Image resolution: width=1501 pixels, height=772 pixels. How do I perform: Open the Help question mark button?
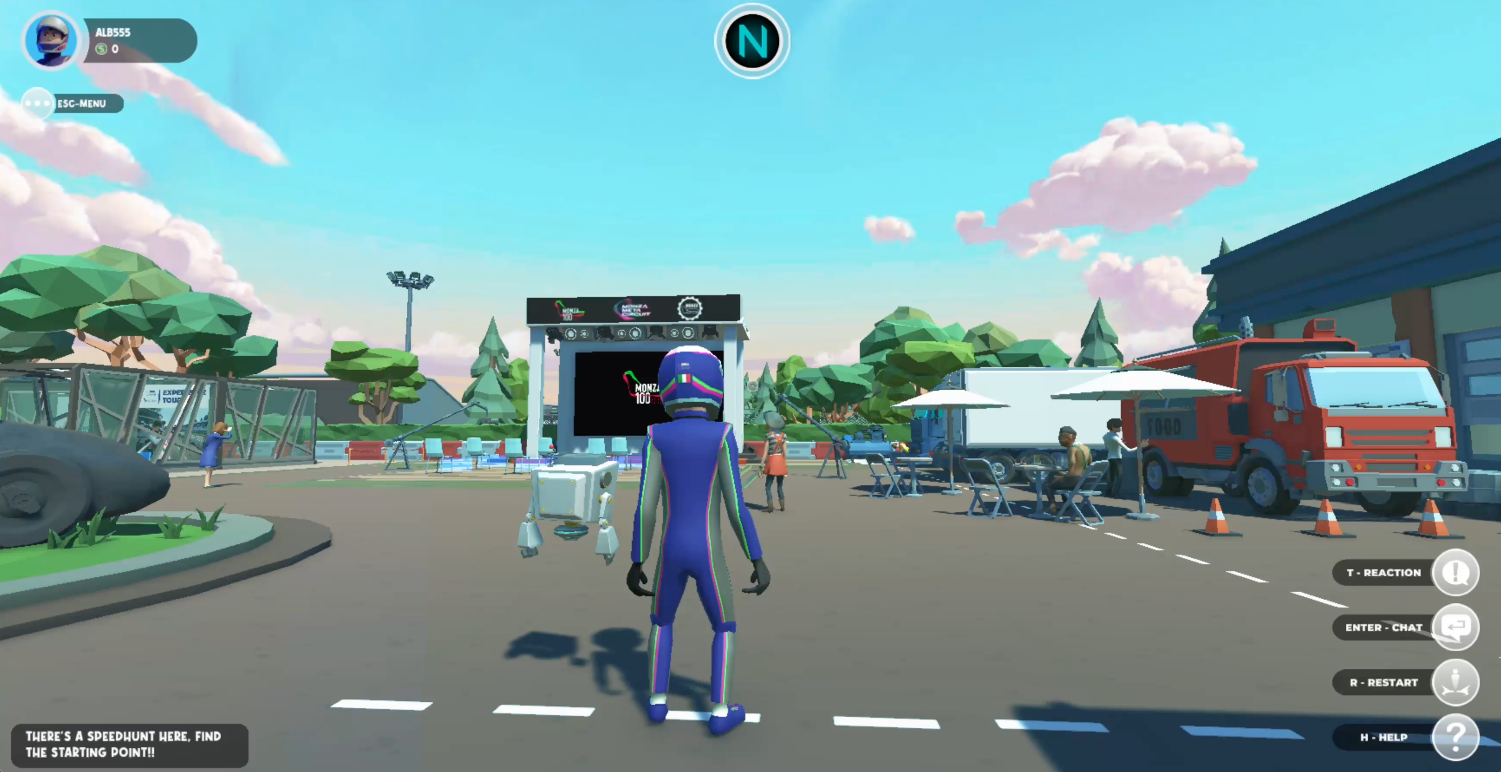tap(1455, 738)
